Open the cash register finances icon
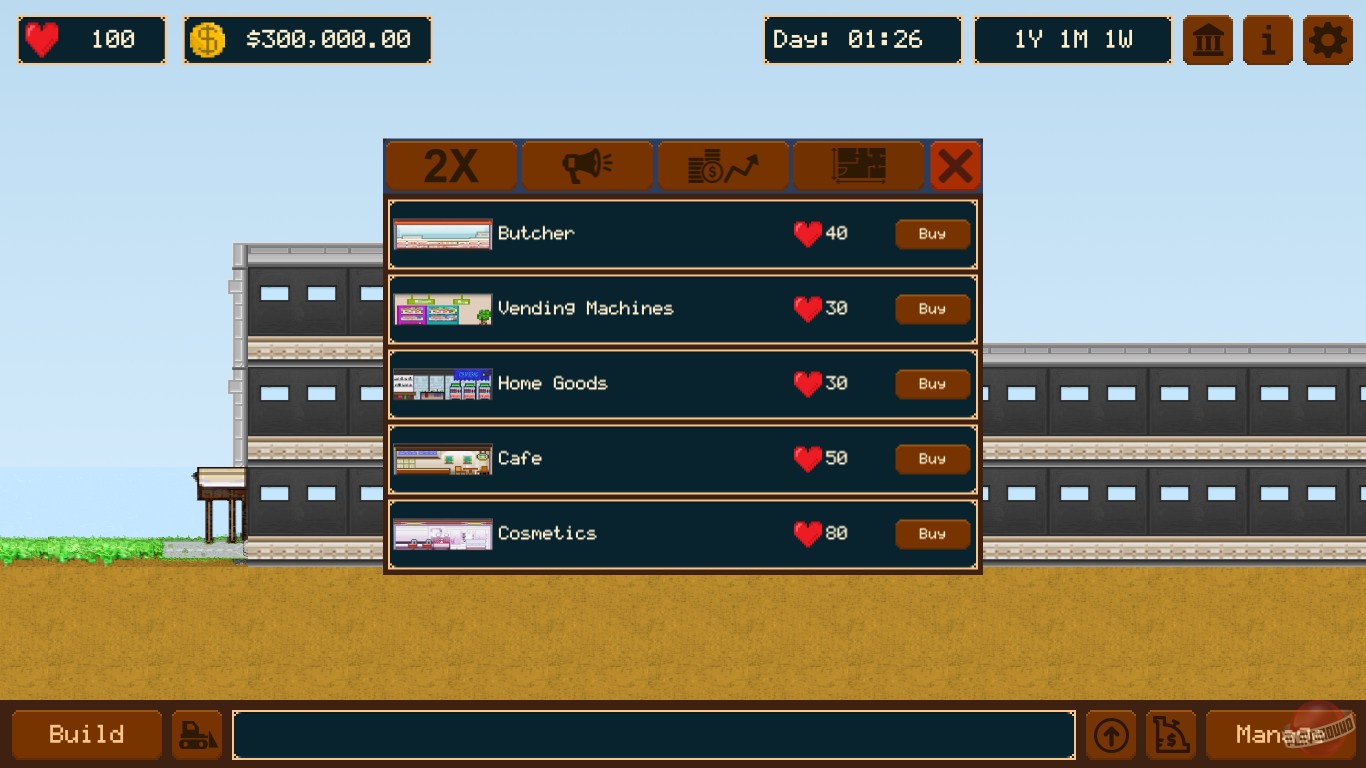 coord(1170,734)
